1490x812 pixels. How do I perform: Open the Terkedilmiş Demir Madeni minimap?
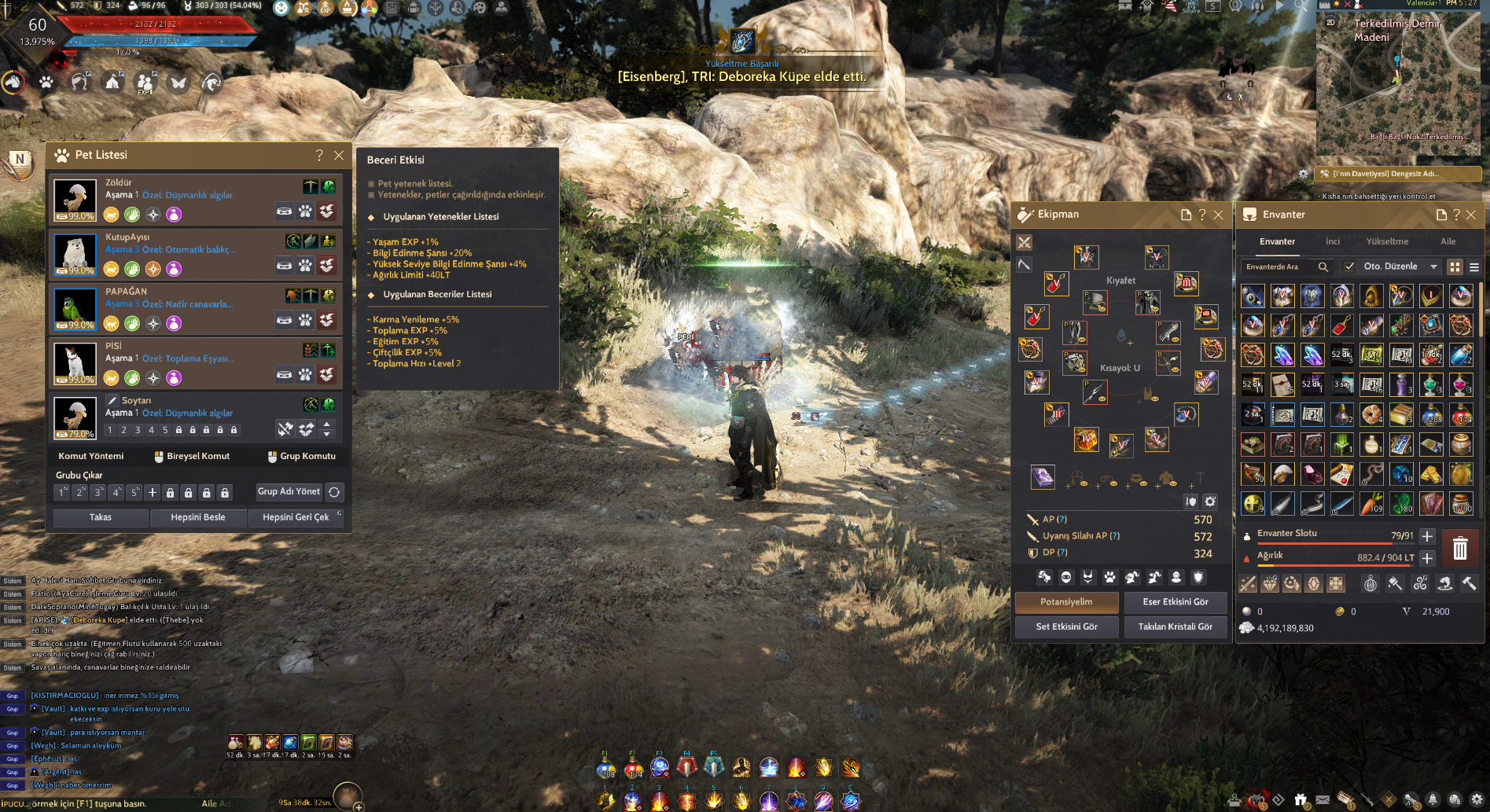pyautogui.click(x=1398, y=79)
